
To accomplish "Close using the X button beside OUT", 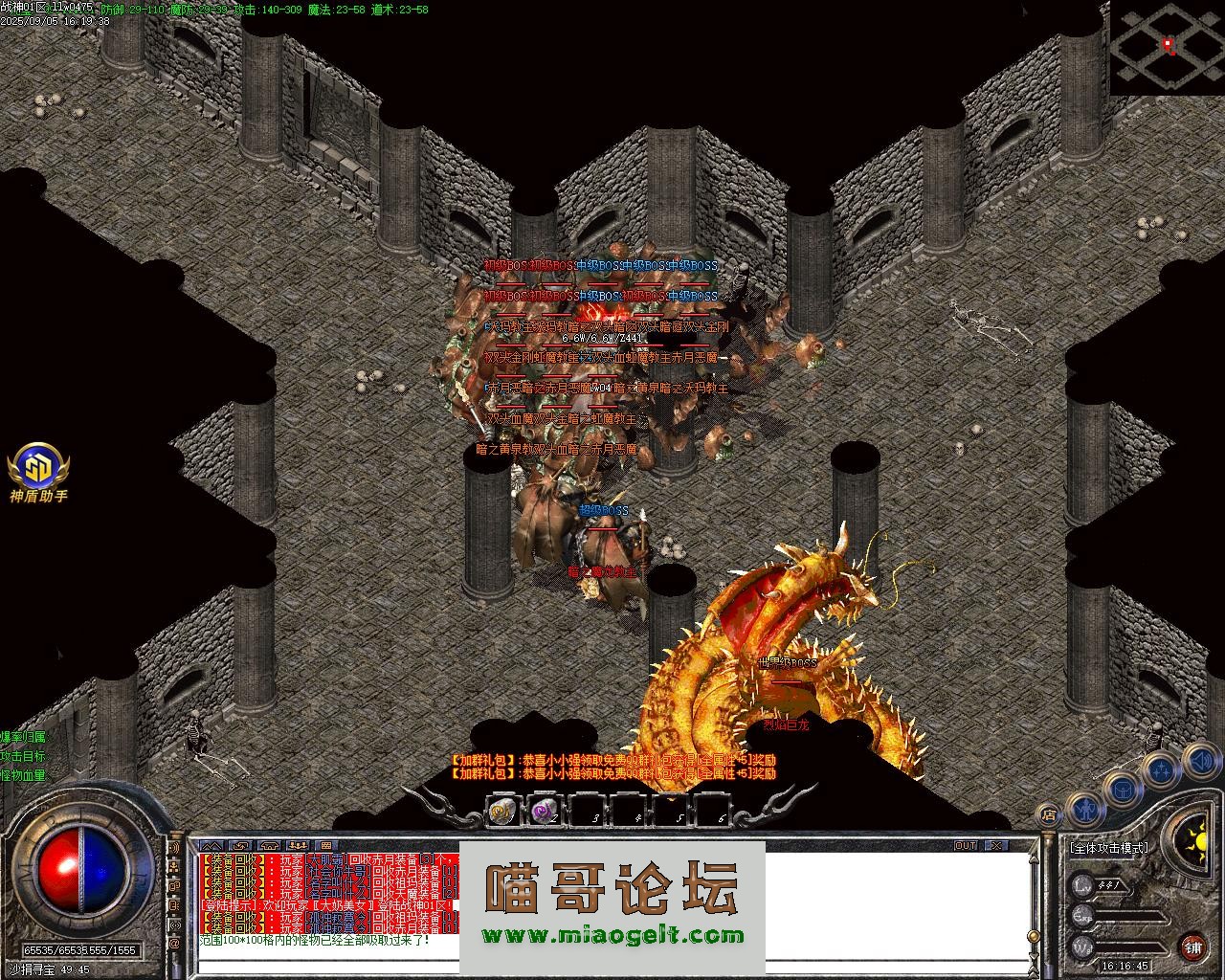I will [996, 846].
